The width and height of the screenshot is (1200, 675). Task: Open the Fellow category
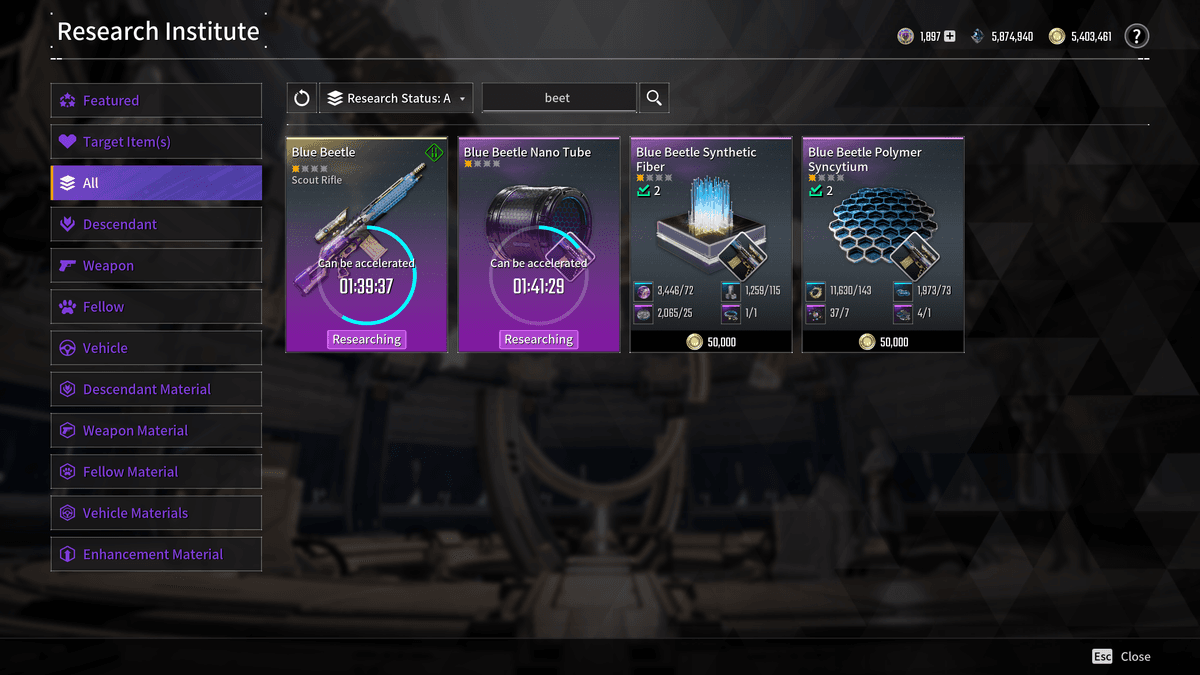pos(156,307)
